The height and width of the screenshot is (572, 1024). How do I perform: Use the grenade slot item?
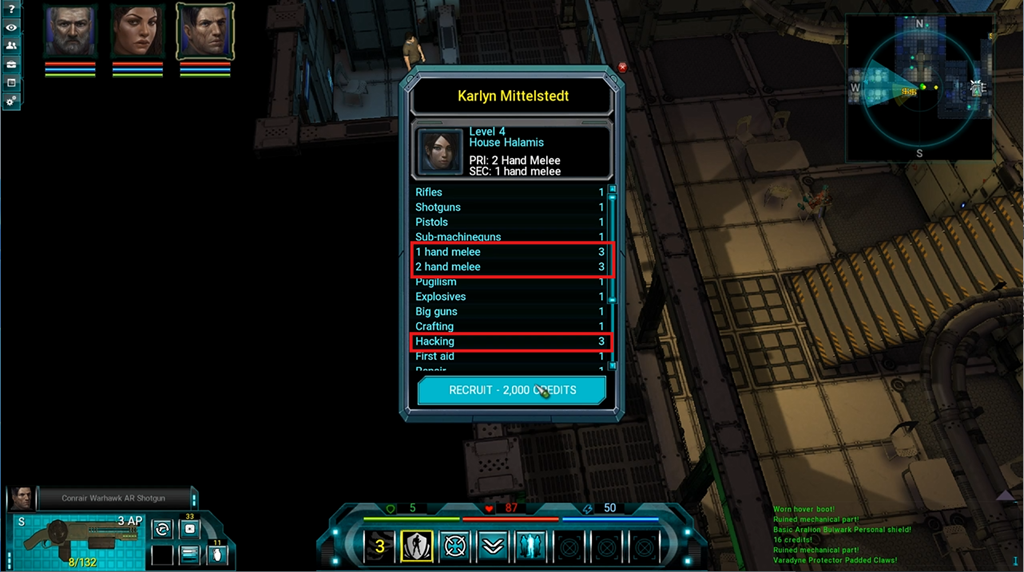coord(217,555)
